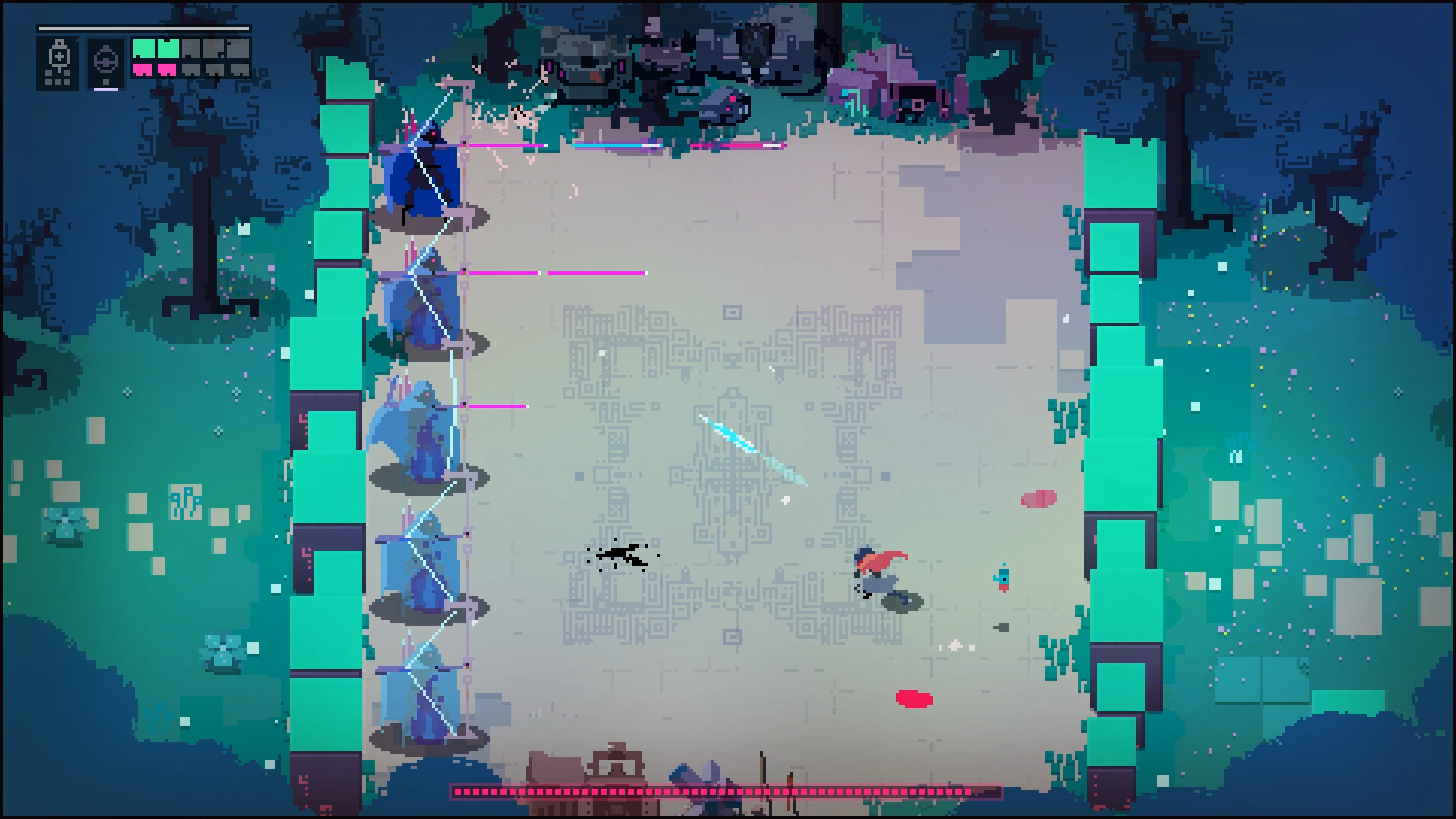Click the dash charge bar under the weapon icon
1456x819 pixels.
tap(106, 89)
